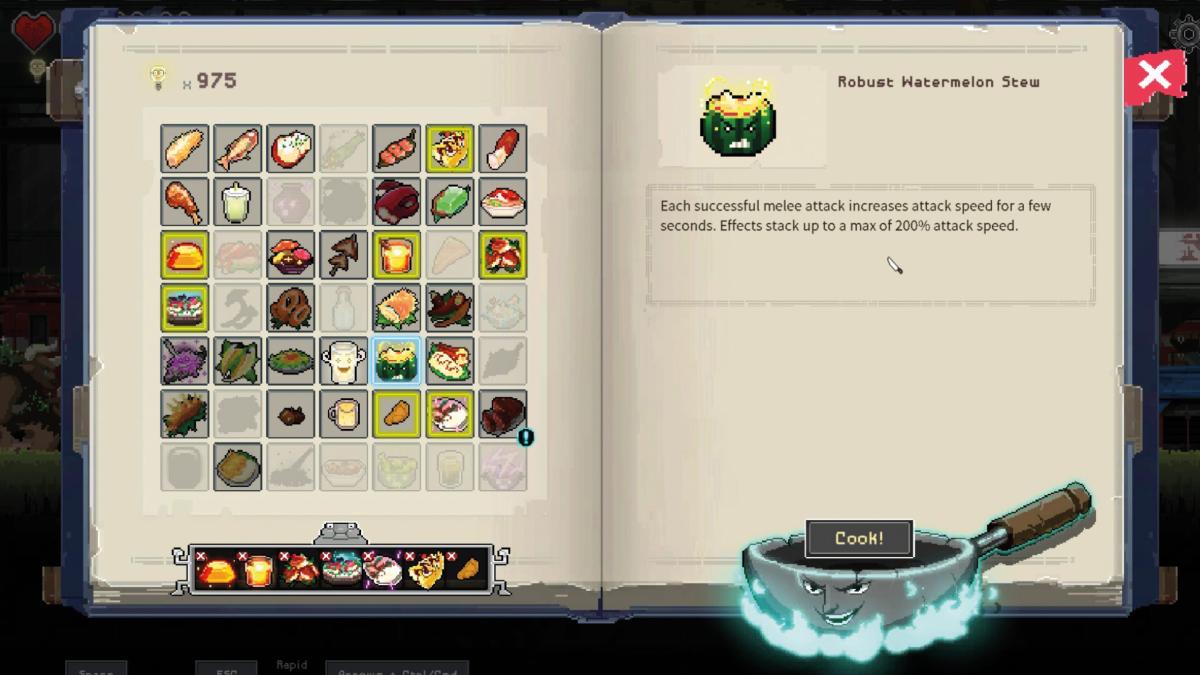Choose the green jelly block recipe
This screenshot has width=1200, height=675.
449,202
